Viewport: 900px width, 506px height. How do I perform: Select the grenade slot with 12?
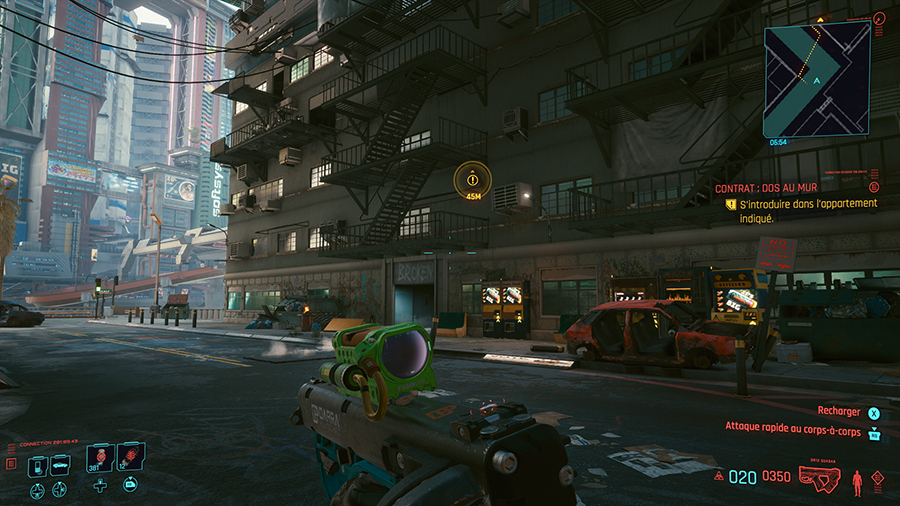[130, 459]
